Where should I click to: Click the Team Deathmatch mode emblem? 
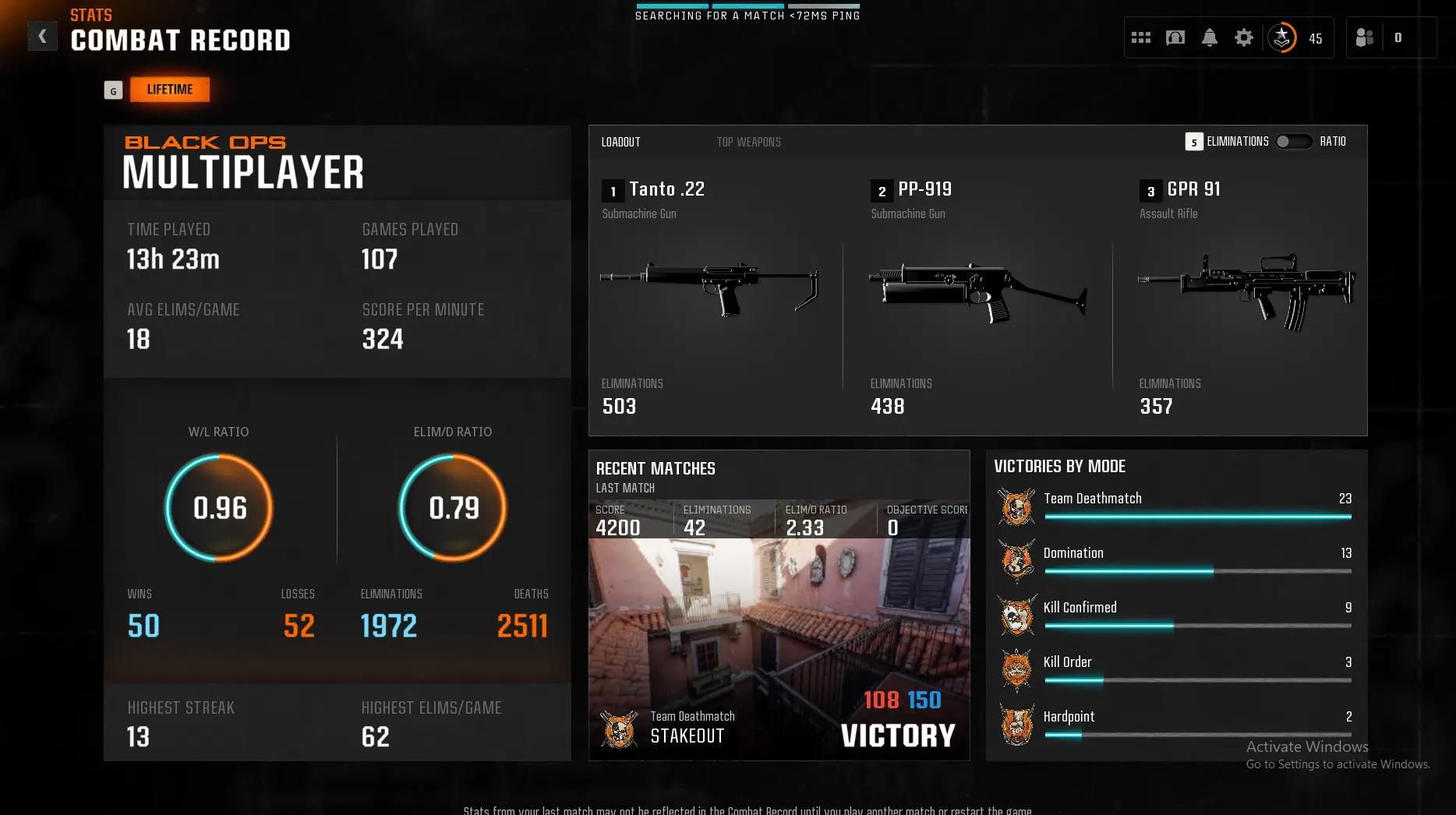click(1016, 506)
